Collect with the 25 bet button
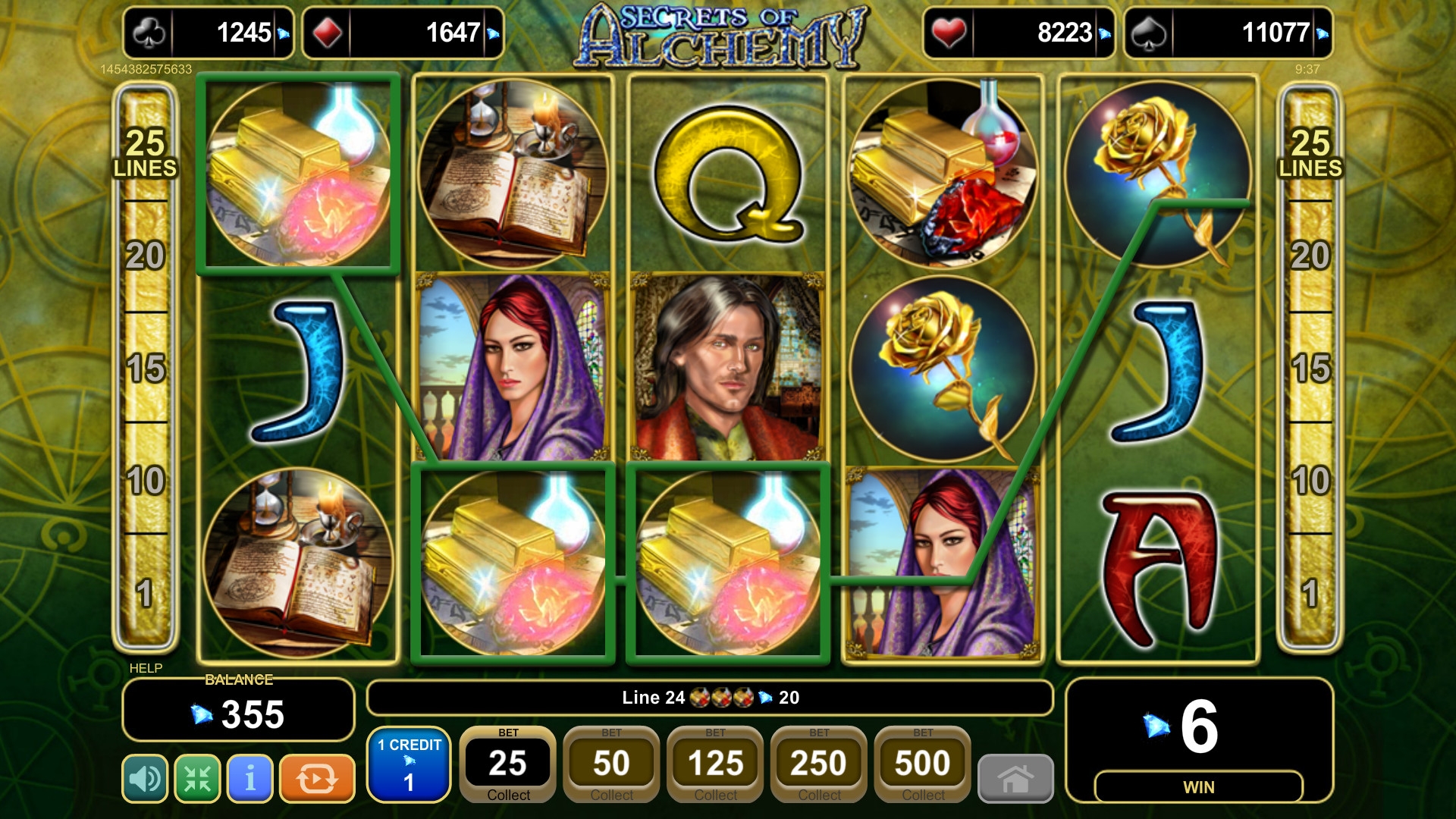 508,764
